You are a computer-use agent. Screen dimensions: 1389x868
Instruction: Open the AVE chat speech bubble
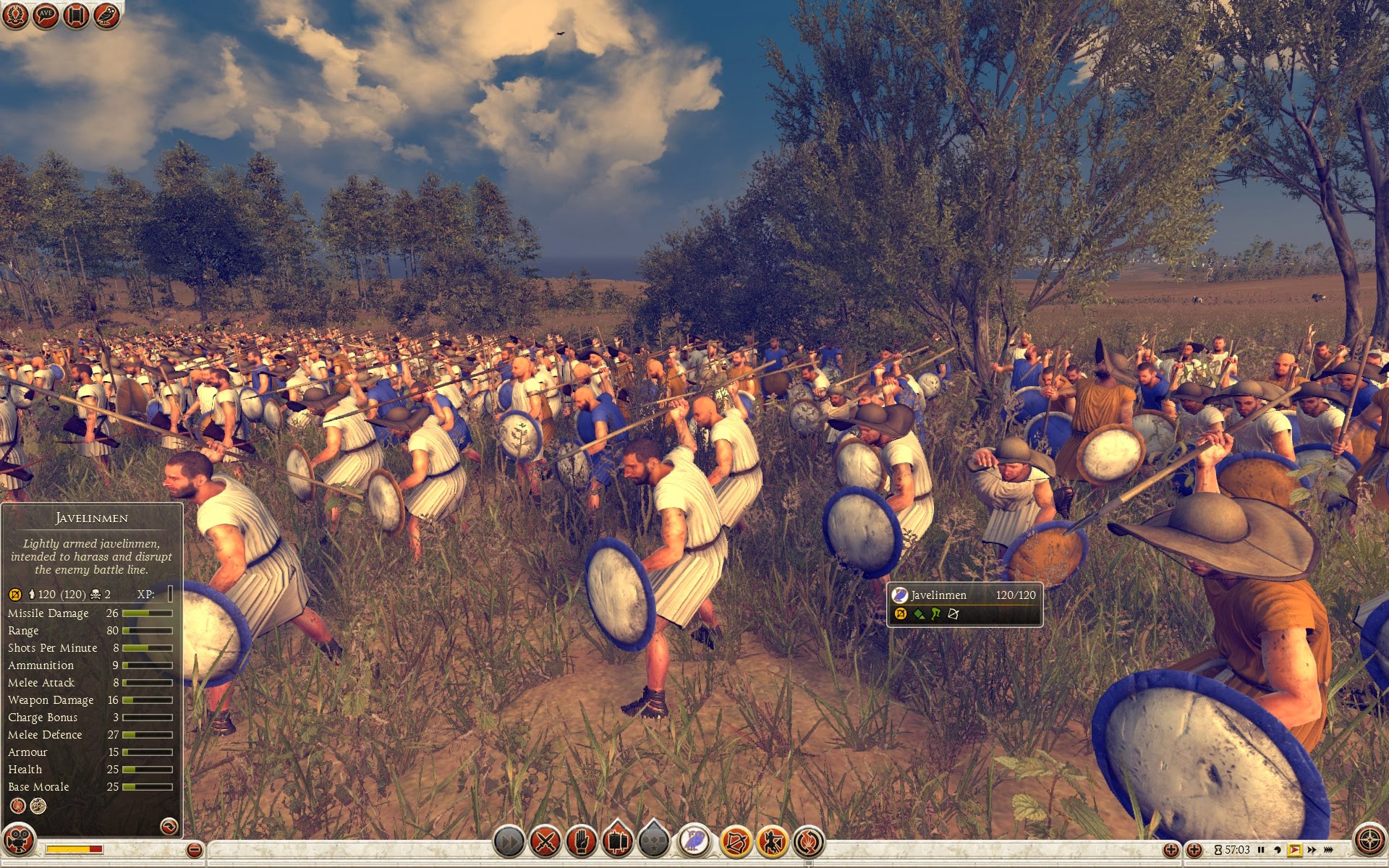46,15
